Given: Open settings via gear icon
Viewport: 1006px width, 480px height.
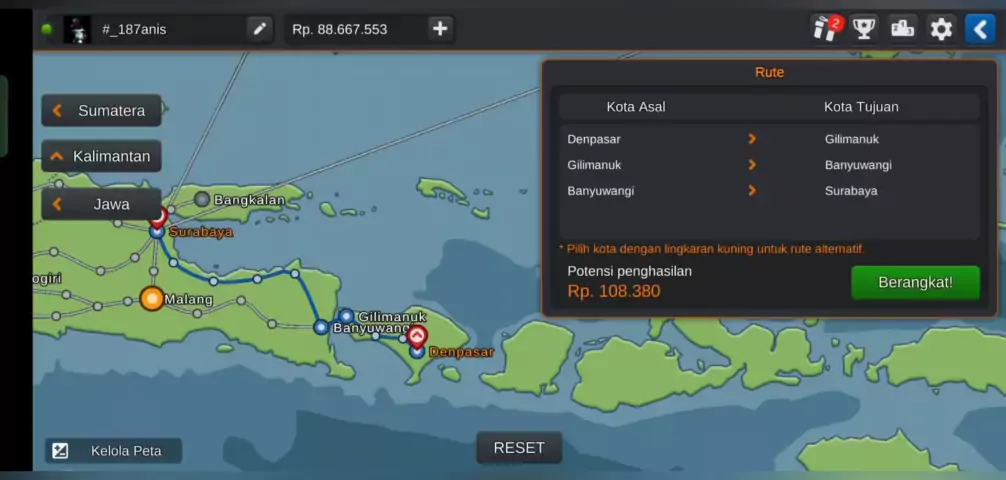Looking at the screenshot, I should (x=941, y=29).
